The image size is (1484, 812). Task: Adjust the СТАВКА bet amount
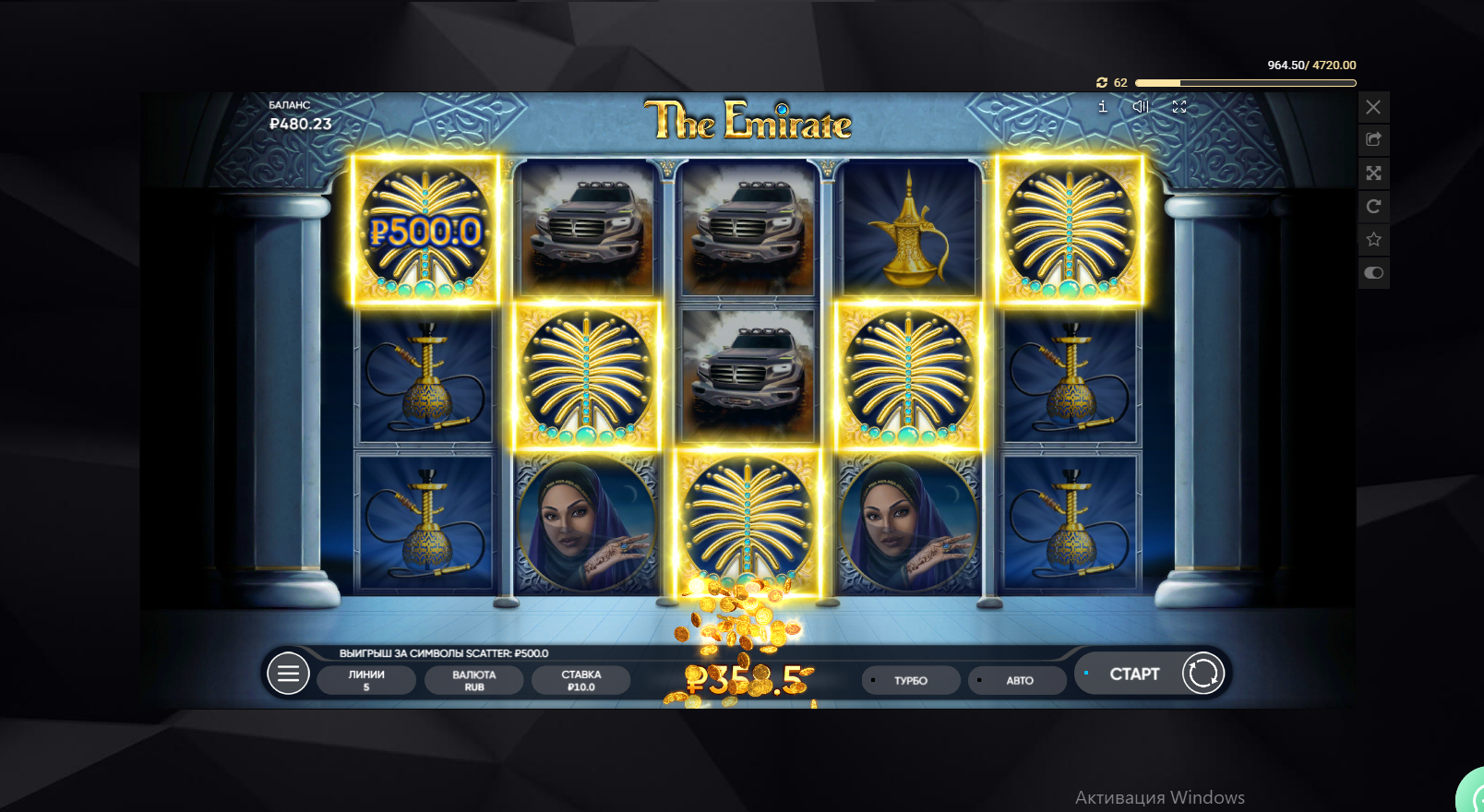(580, 680)
